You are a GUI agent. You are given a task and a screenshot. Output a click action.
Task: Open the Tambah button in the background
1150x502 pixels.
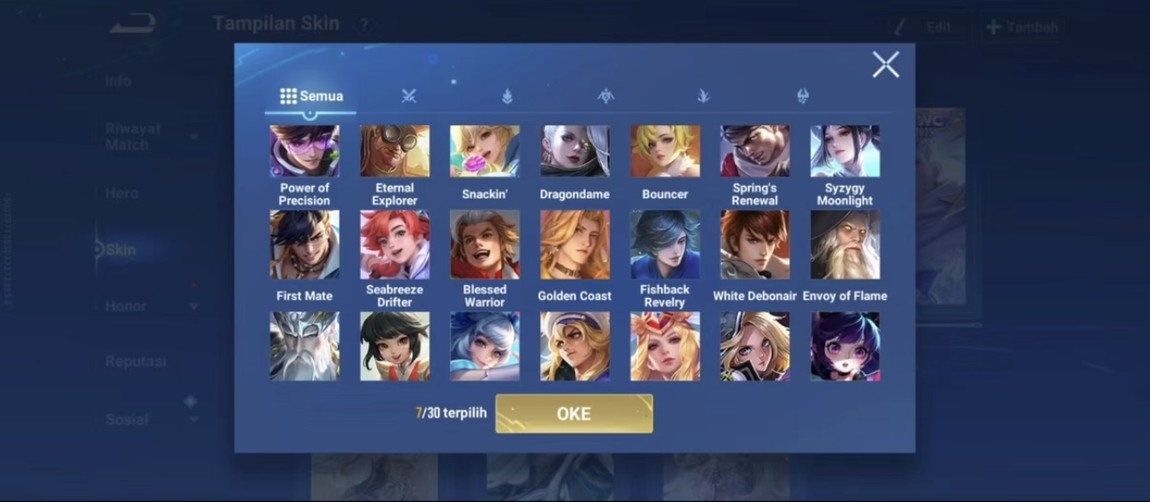1022,27
